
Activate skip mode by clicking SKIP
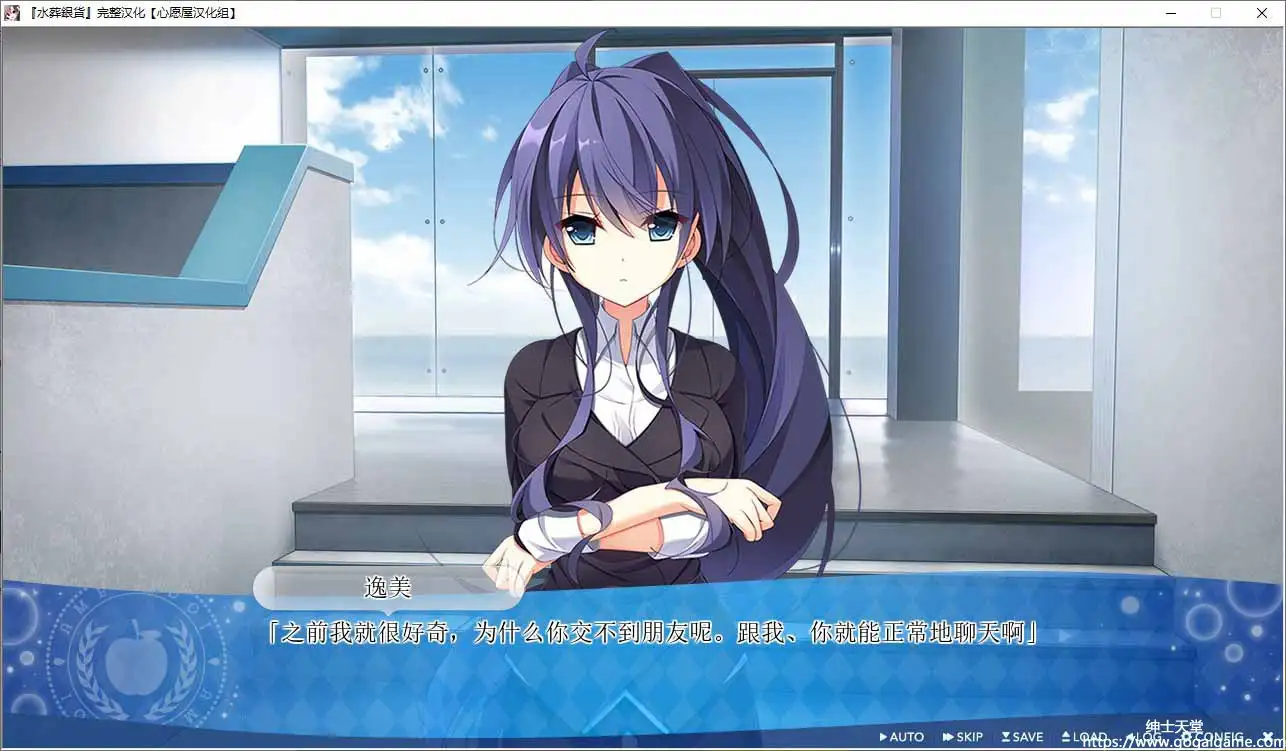pos(967,736)
